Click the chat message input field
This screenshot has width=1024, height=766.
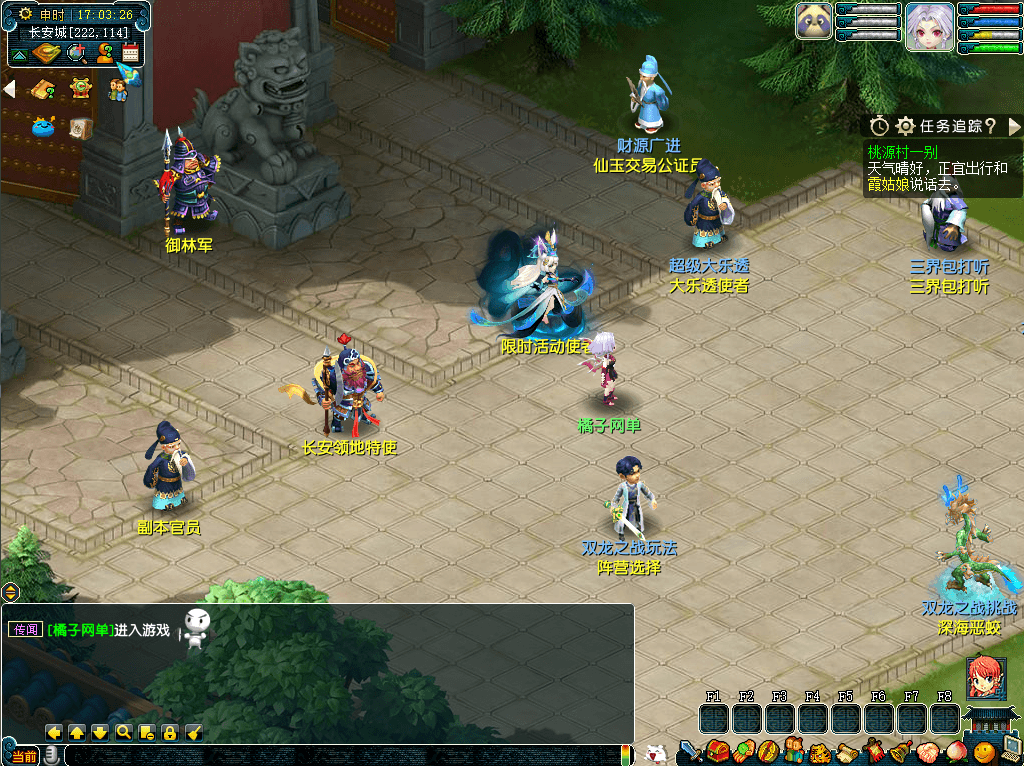pyautogui.click(x=340, y=756)
